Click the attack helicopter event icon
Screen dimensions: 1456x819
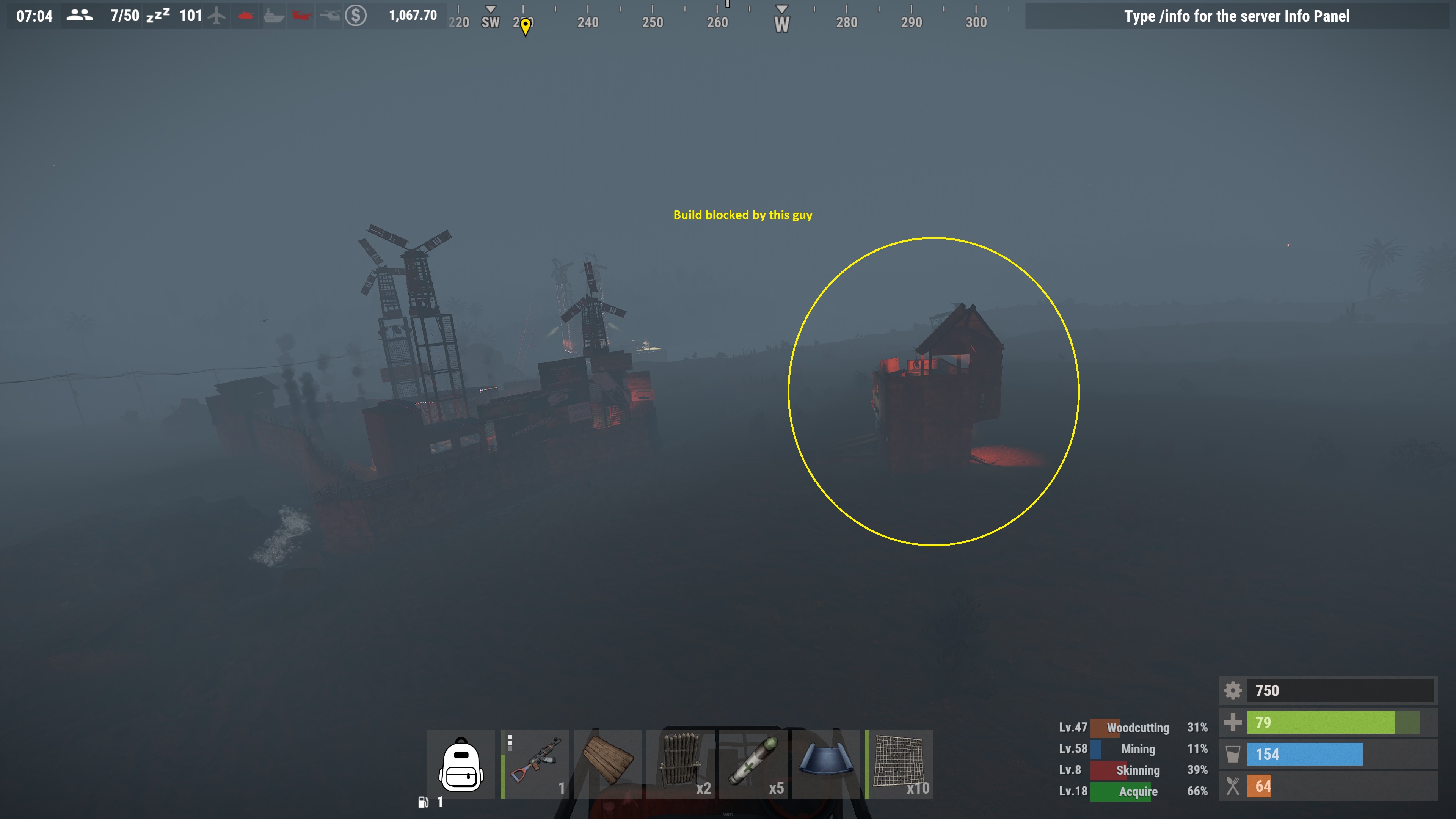[331, 16]
